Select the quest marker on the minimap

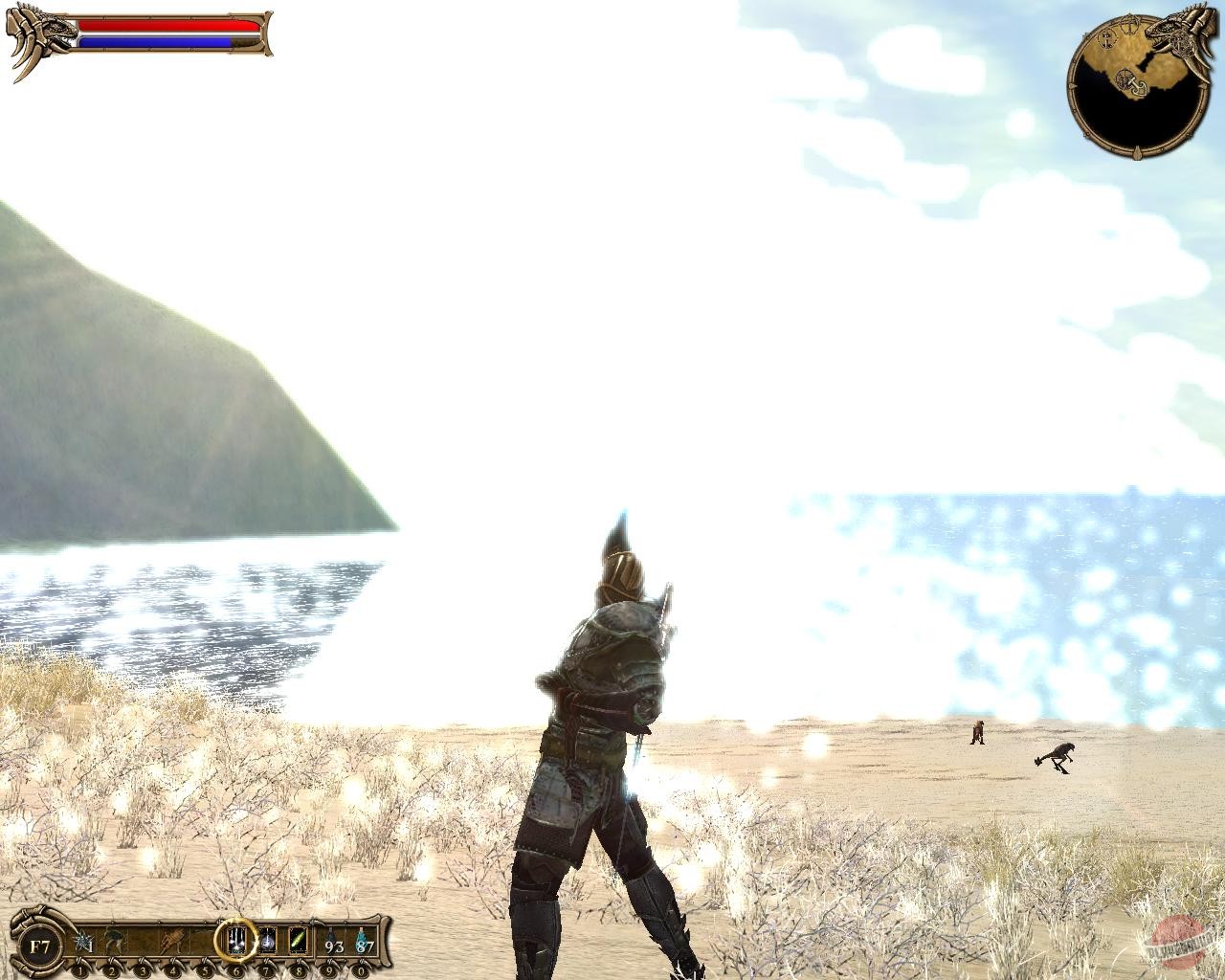click(x=1129, y=24)
